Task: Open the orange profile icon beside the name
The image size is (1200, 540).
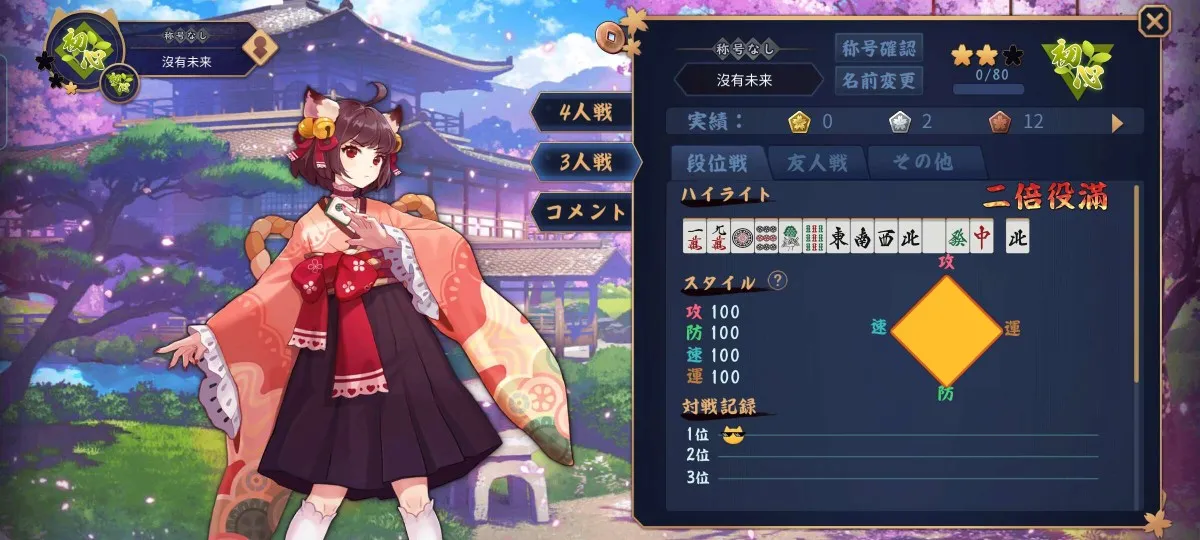Action: [x=260, y=48]
